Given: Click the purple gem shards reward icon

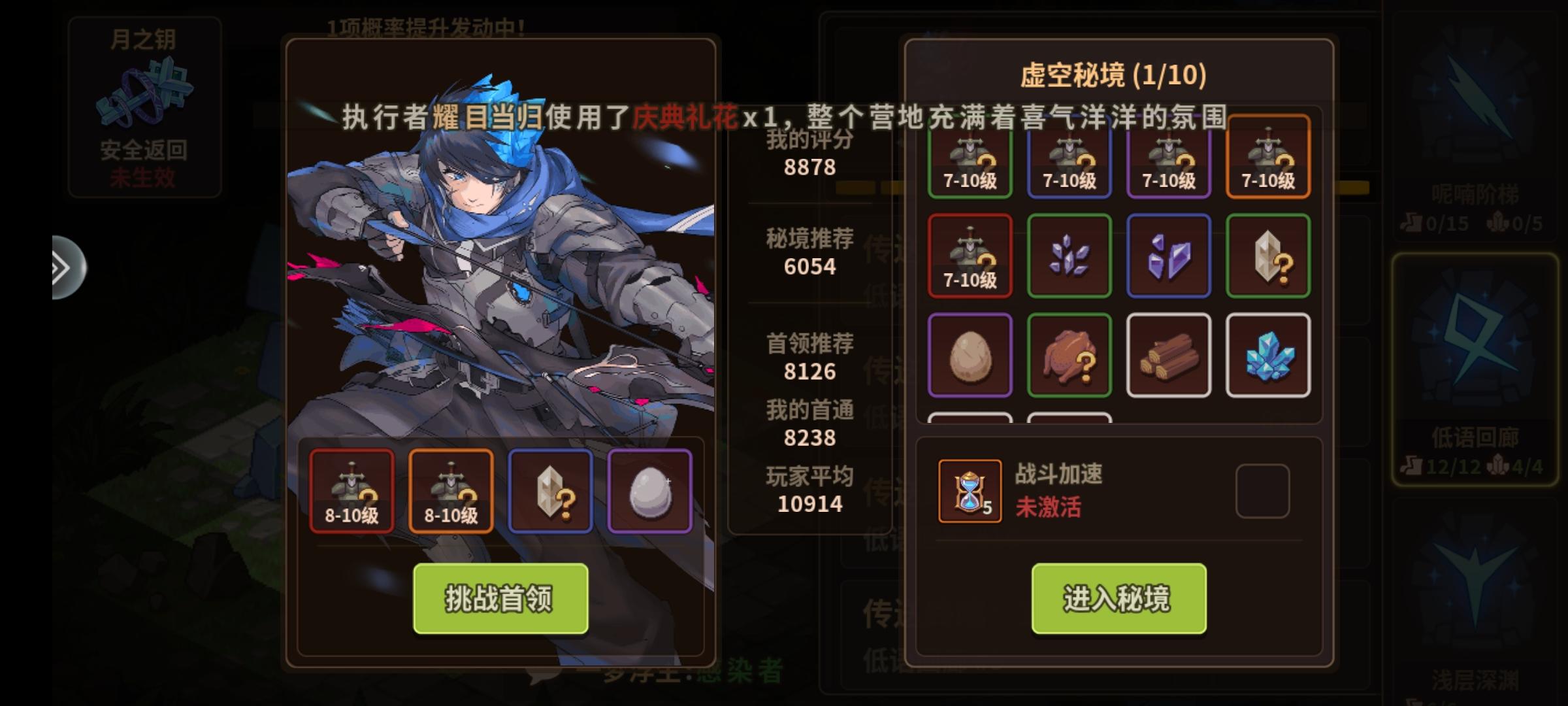Looking at the screenshot, I should (1169, 256).
